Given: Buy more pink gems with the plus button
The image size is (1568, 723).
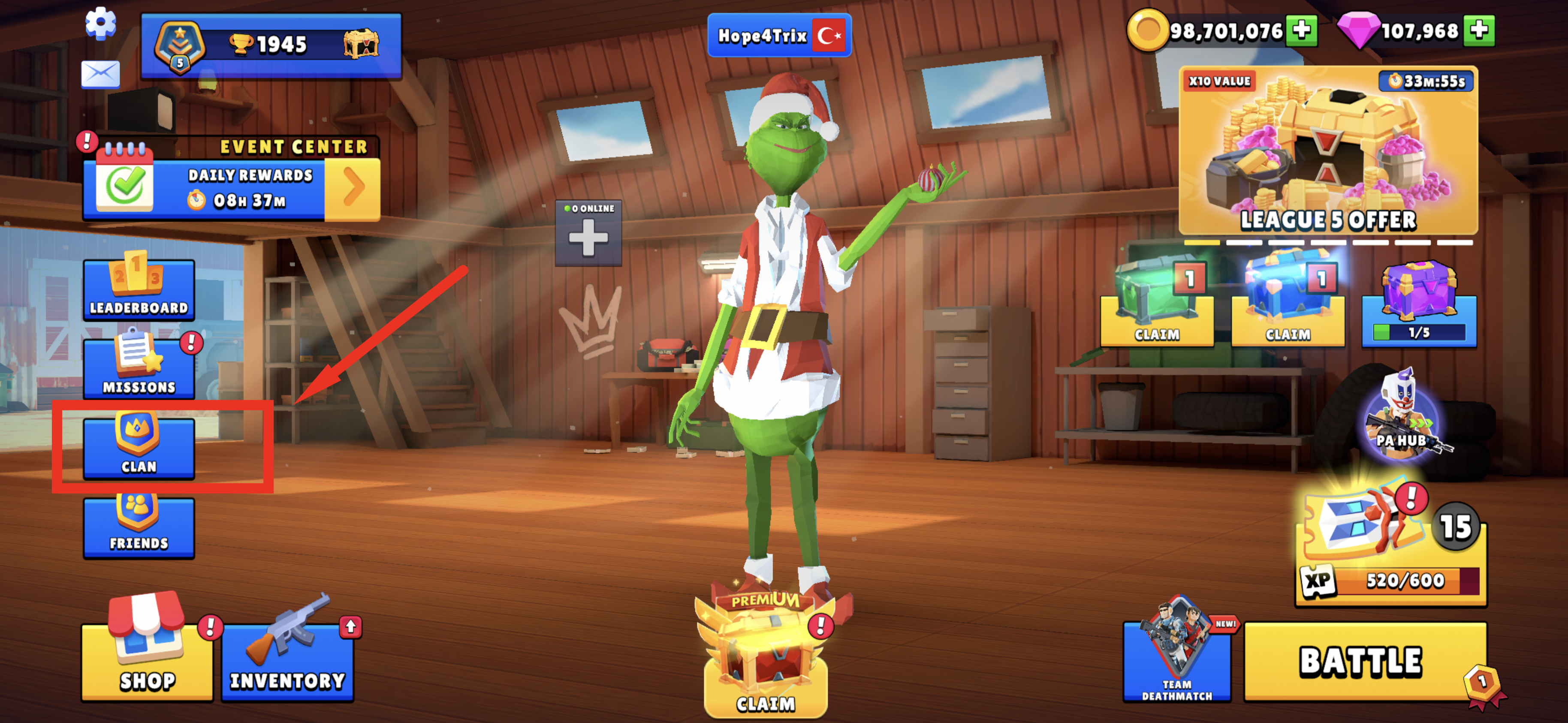Looking at the screenshot, I should 1479,30.
